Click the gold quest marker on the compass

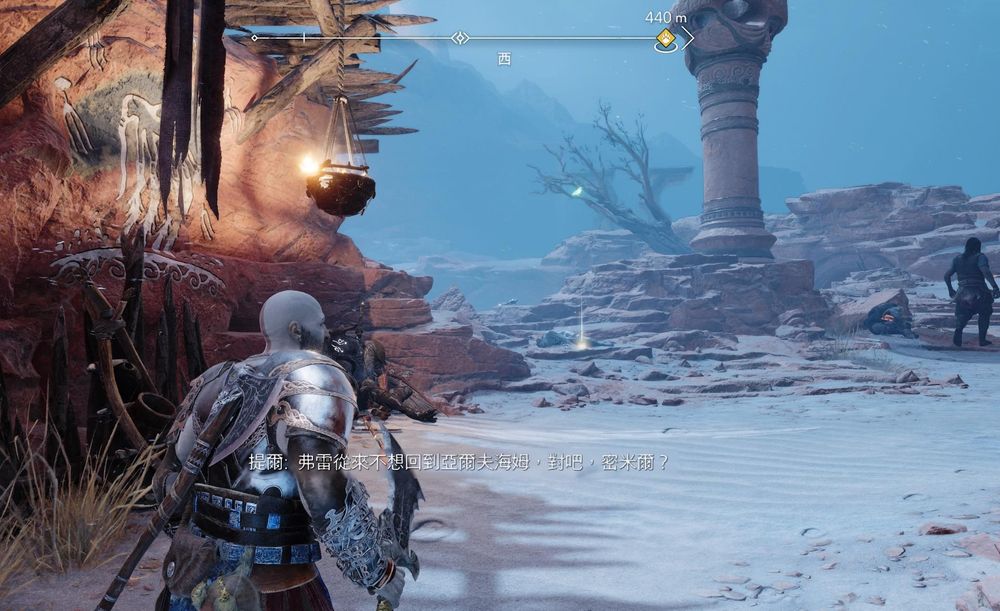tap(665, 39)
